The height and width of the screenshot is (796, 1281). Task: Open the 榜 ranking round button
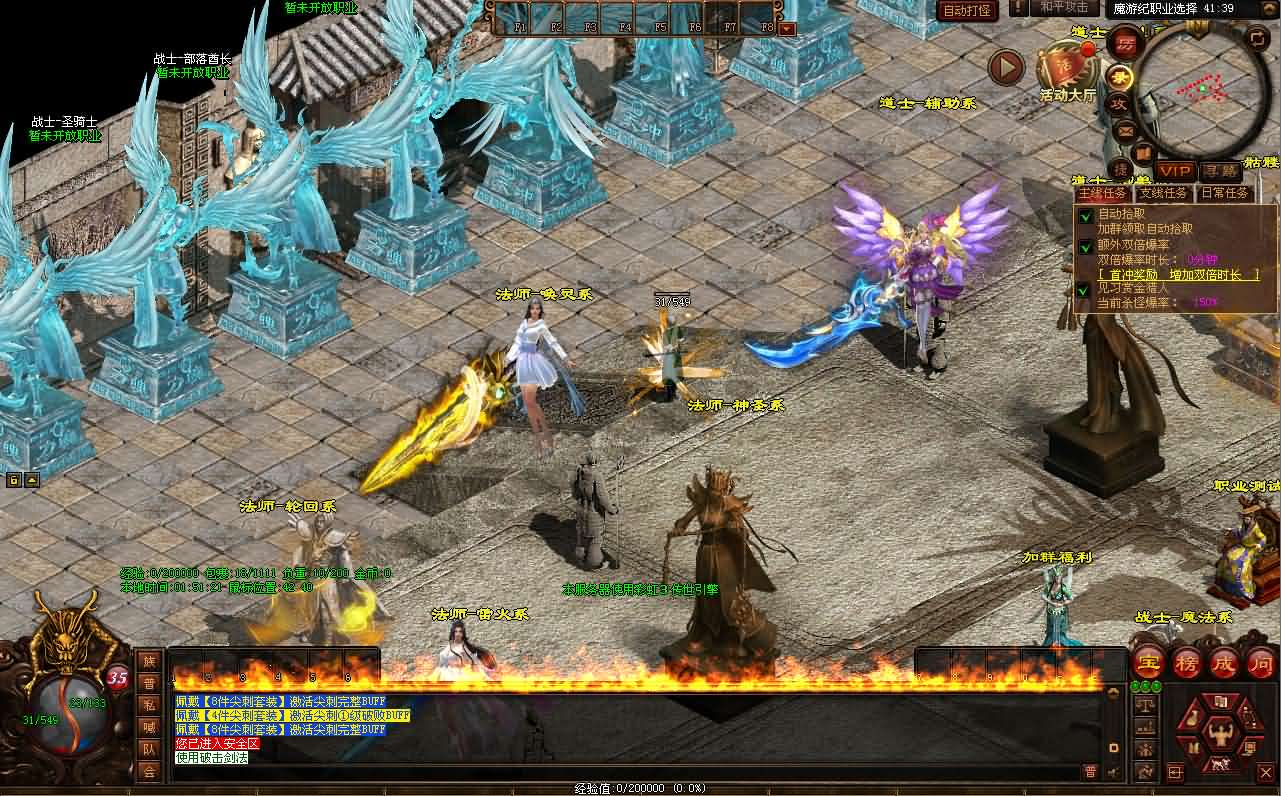tap(1186, 662)
